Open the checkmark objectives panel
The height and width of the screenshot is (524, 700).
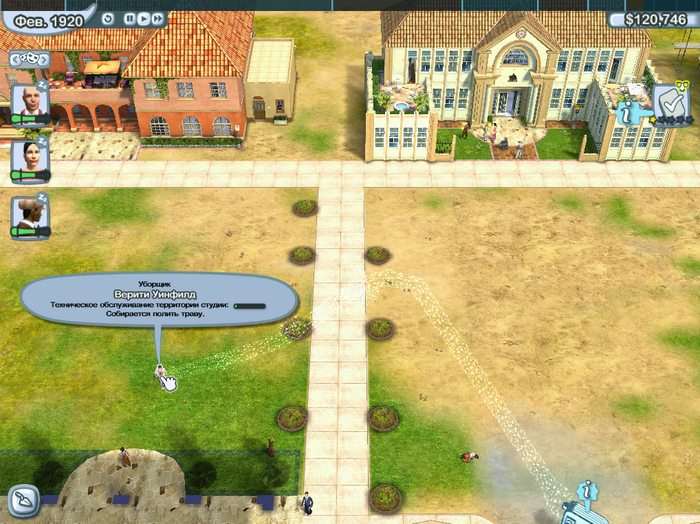coord(666,101)
